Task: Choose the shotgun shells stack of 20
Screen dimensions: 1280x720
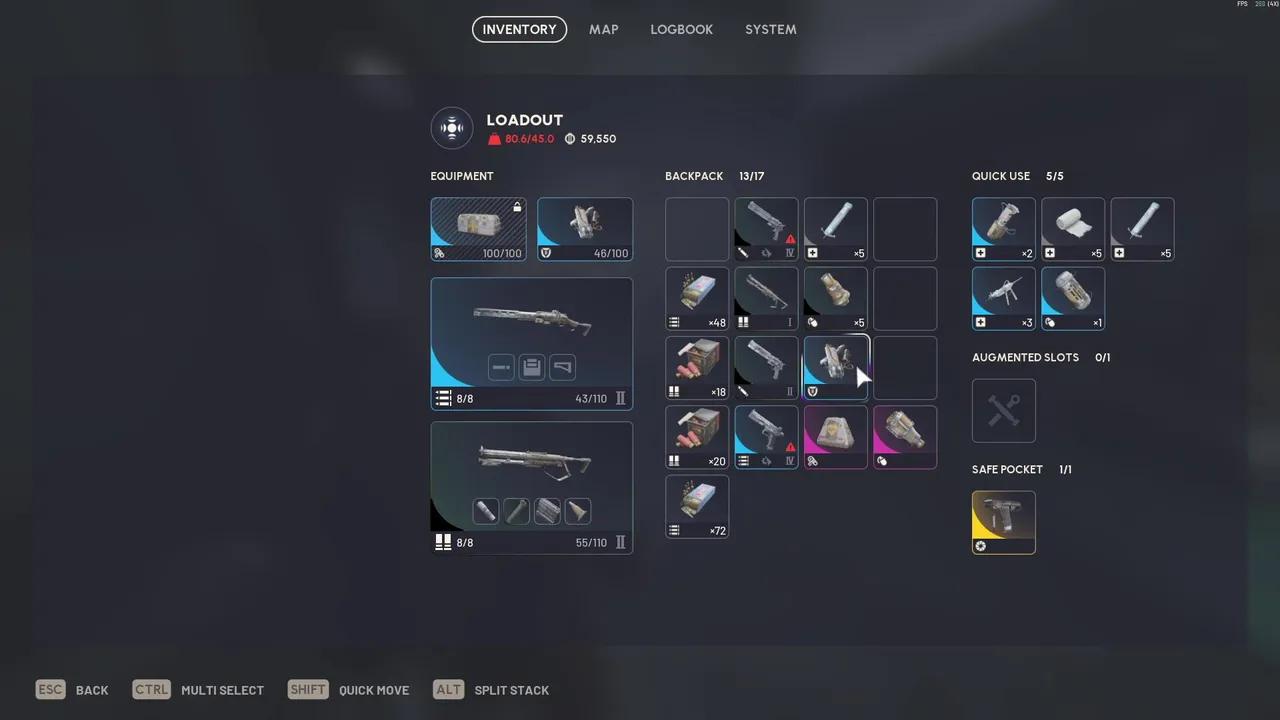Action: [x=697, y=437]
